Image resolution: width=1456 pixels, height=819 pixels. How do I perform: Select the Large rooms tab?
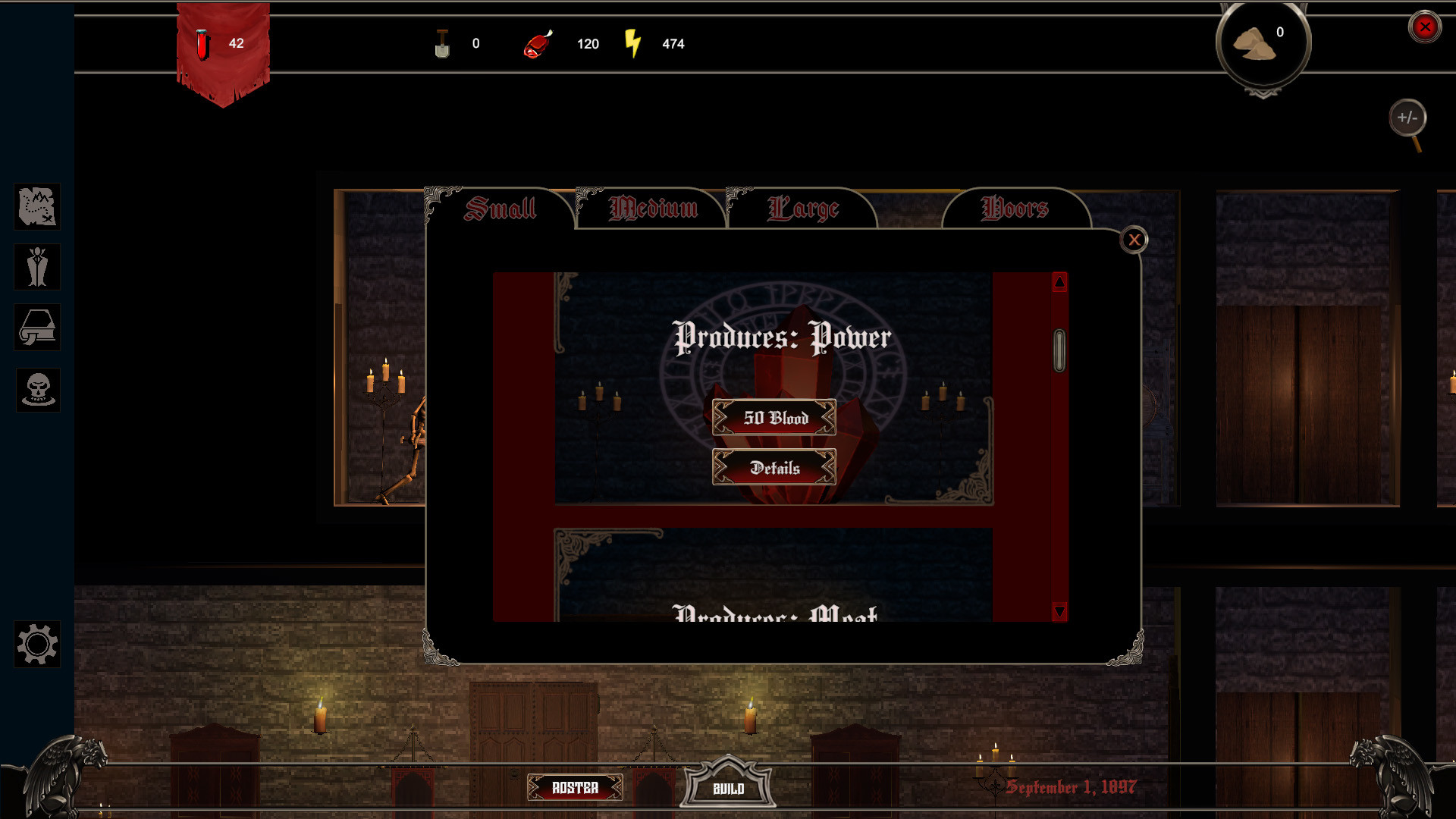click(x=804, y=207)
